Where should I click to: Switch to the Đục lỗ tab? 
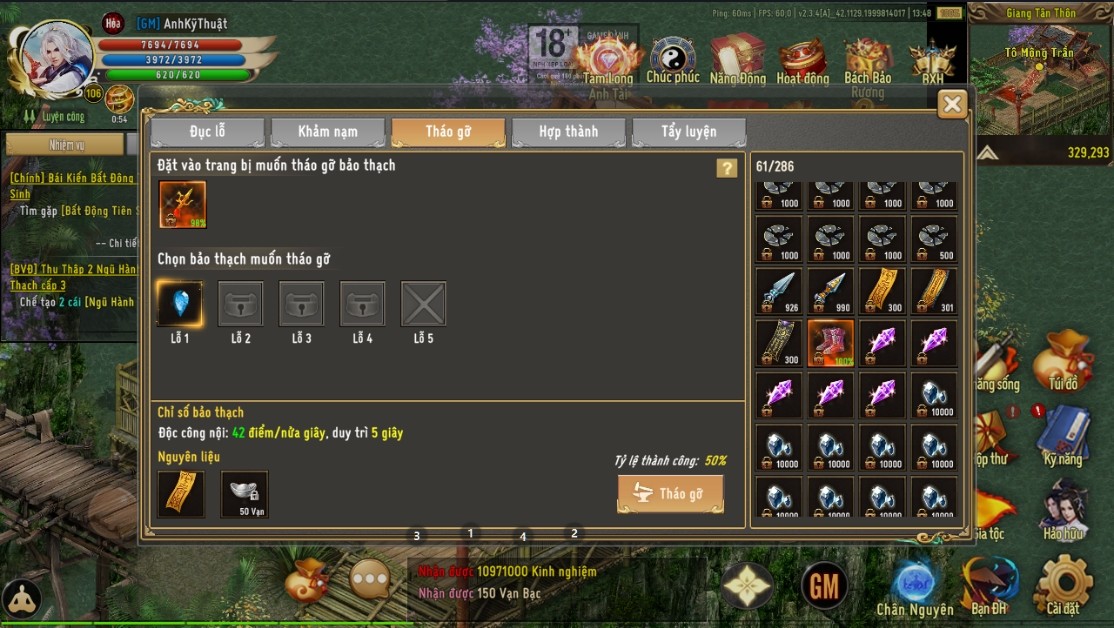[208, 132]
